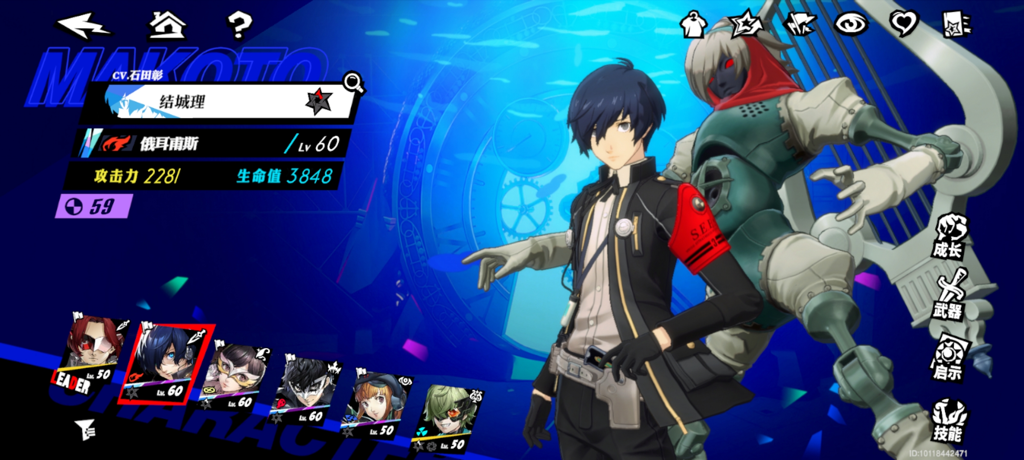Open the 武器 weapon menu
Image resolution: width=1024 pixels, height=460 pixels.
point(948,296)
